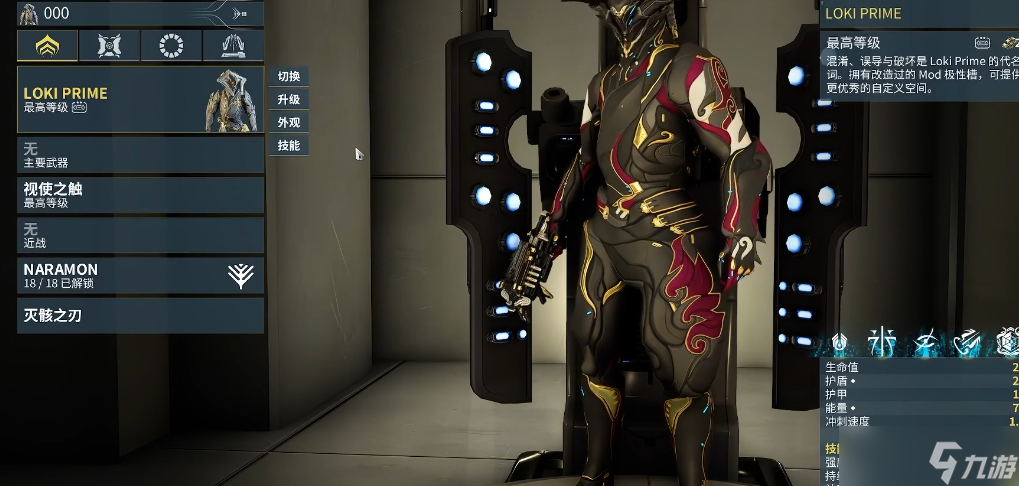Image resolution: width=1019 pixels, height=486 pixels.
Task: Choose the eye-shaped ability icon
Action: pyautogui.click(x=925, y=343)
